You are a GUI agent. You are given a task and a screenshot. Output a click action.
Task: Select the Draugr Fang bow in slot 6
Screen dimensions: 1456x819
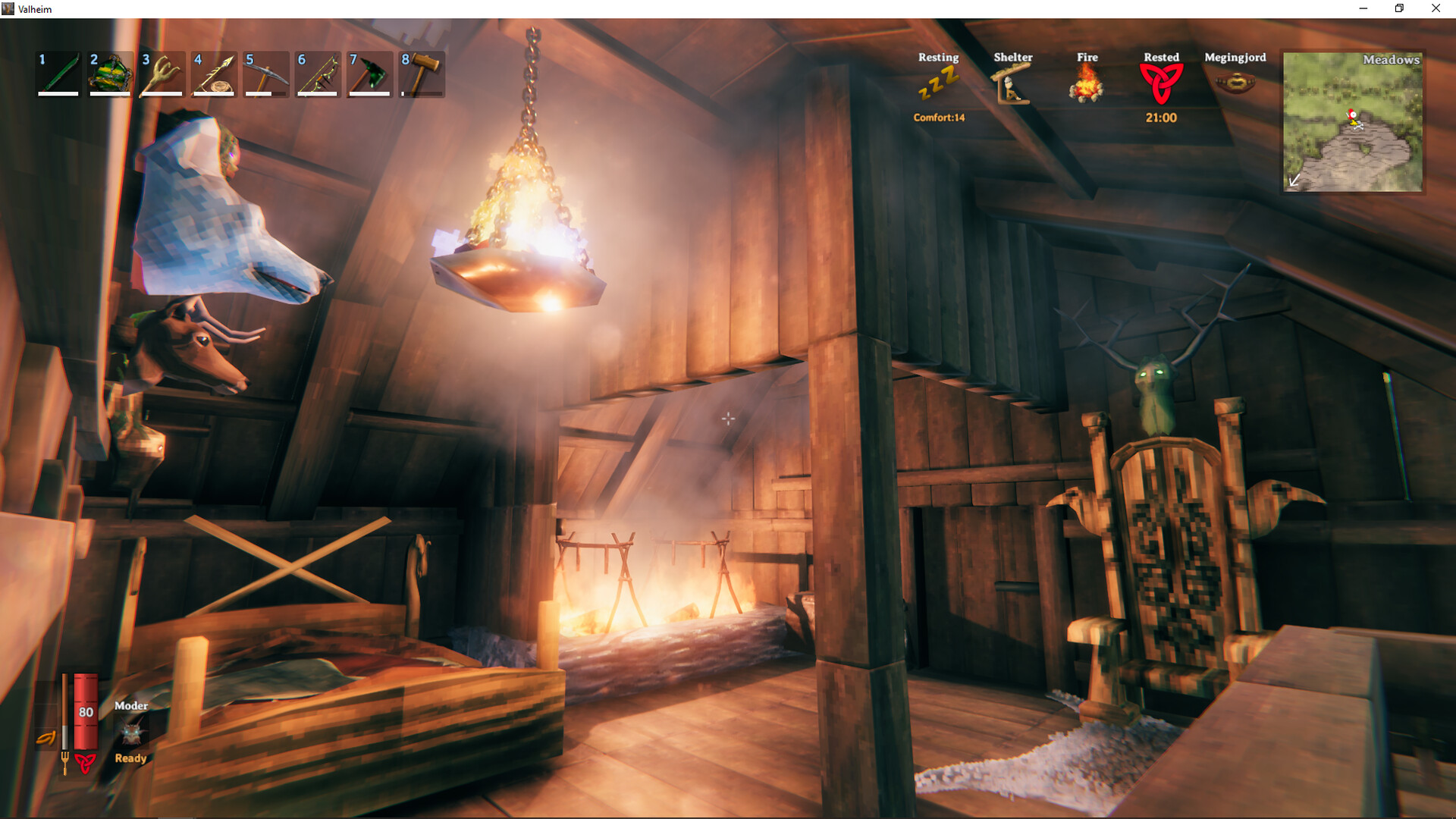click(316, 74)
